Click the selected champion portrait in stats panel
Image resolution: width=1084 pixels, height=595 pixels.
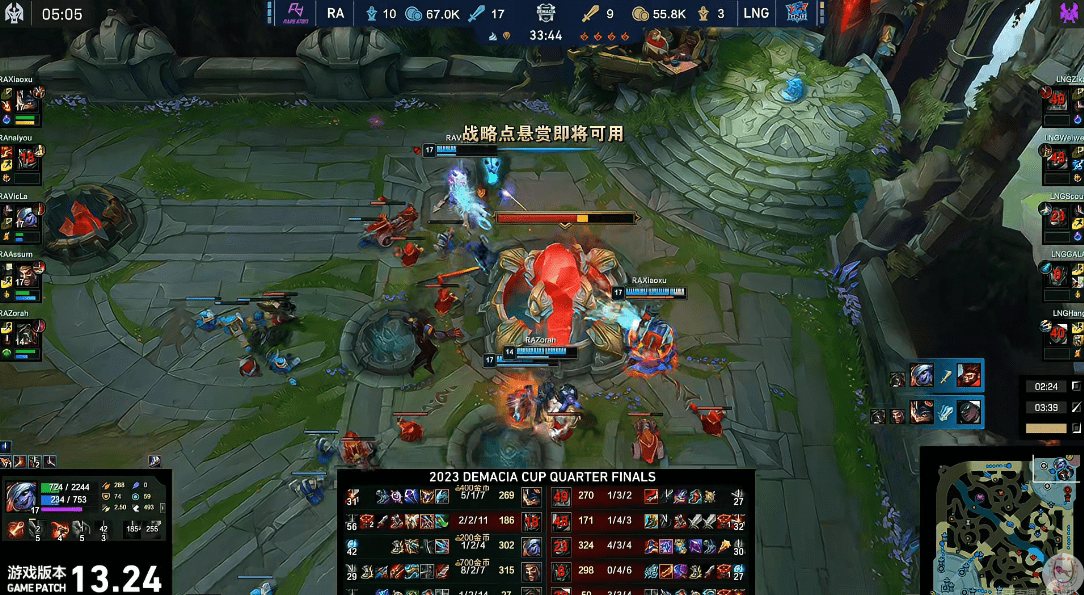pos(22,497)
